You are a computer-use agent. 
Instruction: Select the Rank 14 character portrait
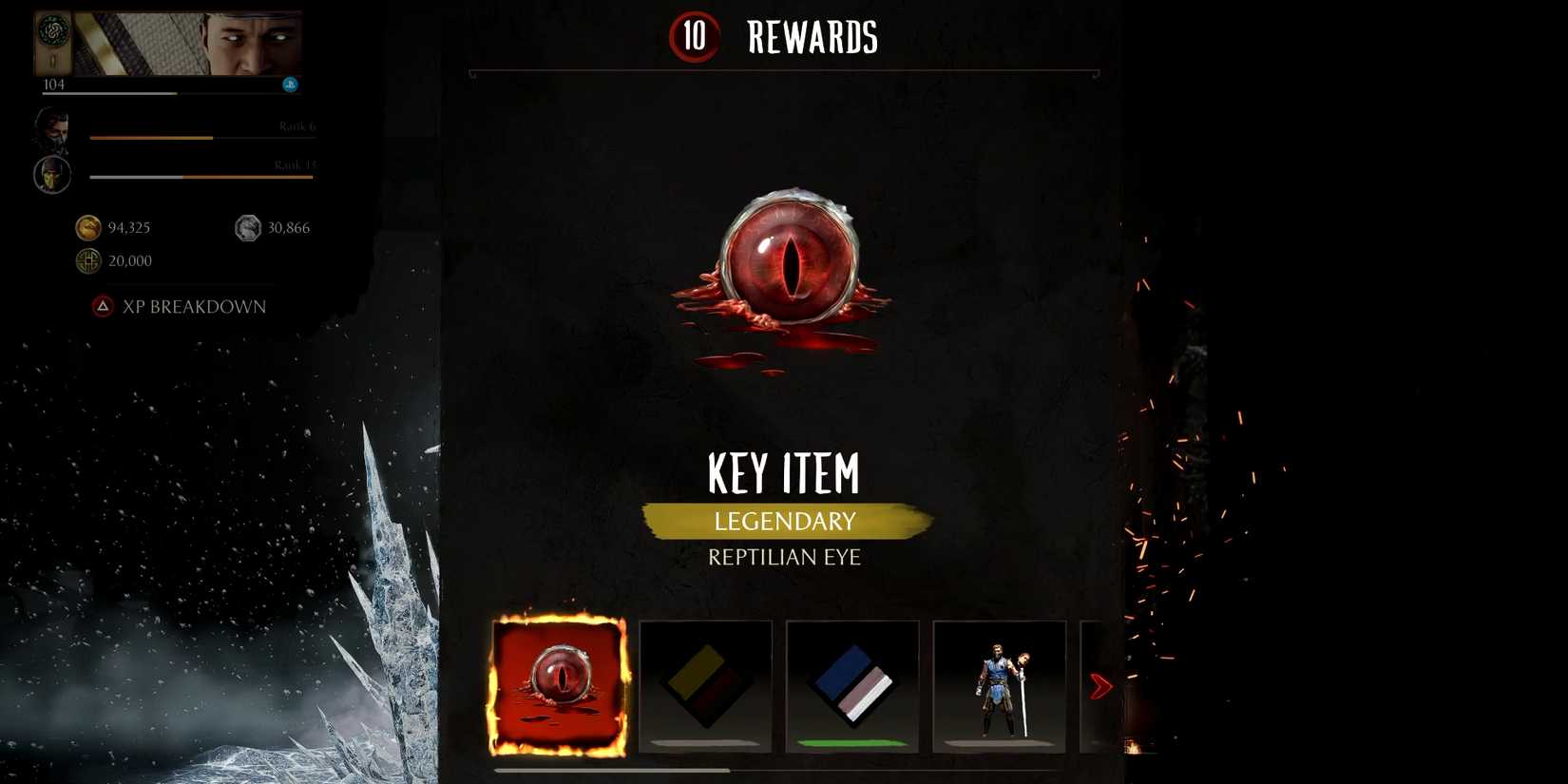52,174
